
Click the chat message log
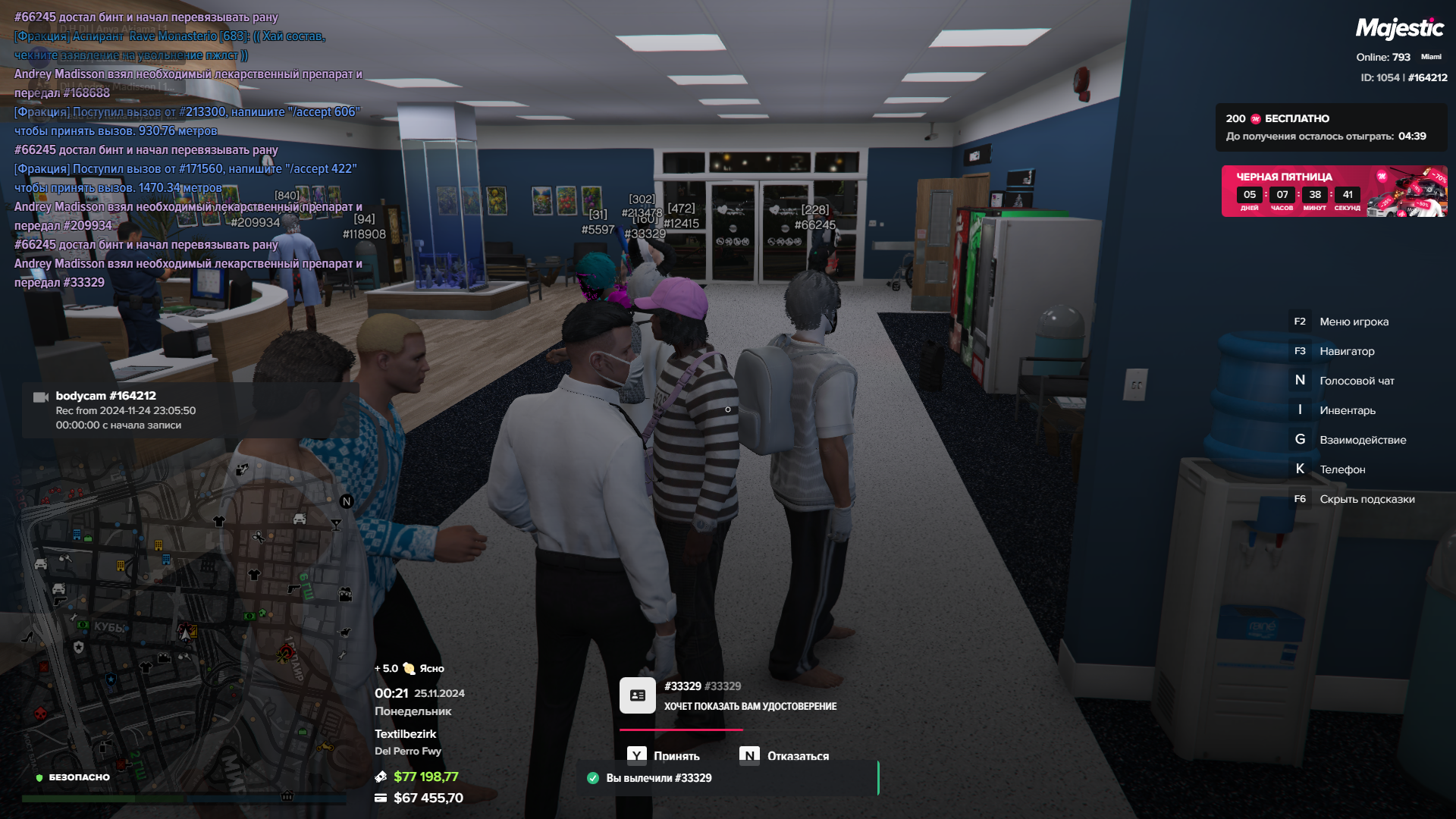point(188,149)
